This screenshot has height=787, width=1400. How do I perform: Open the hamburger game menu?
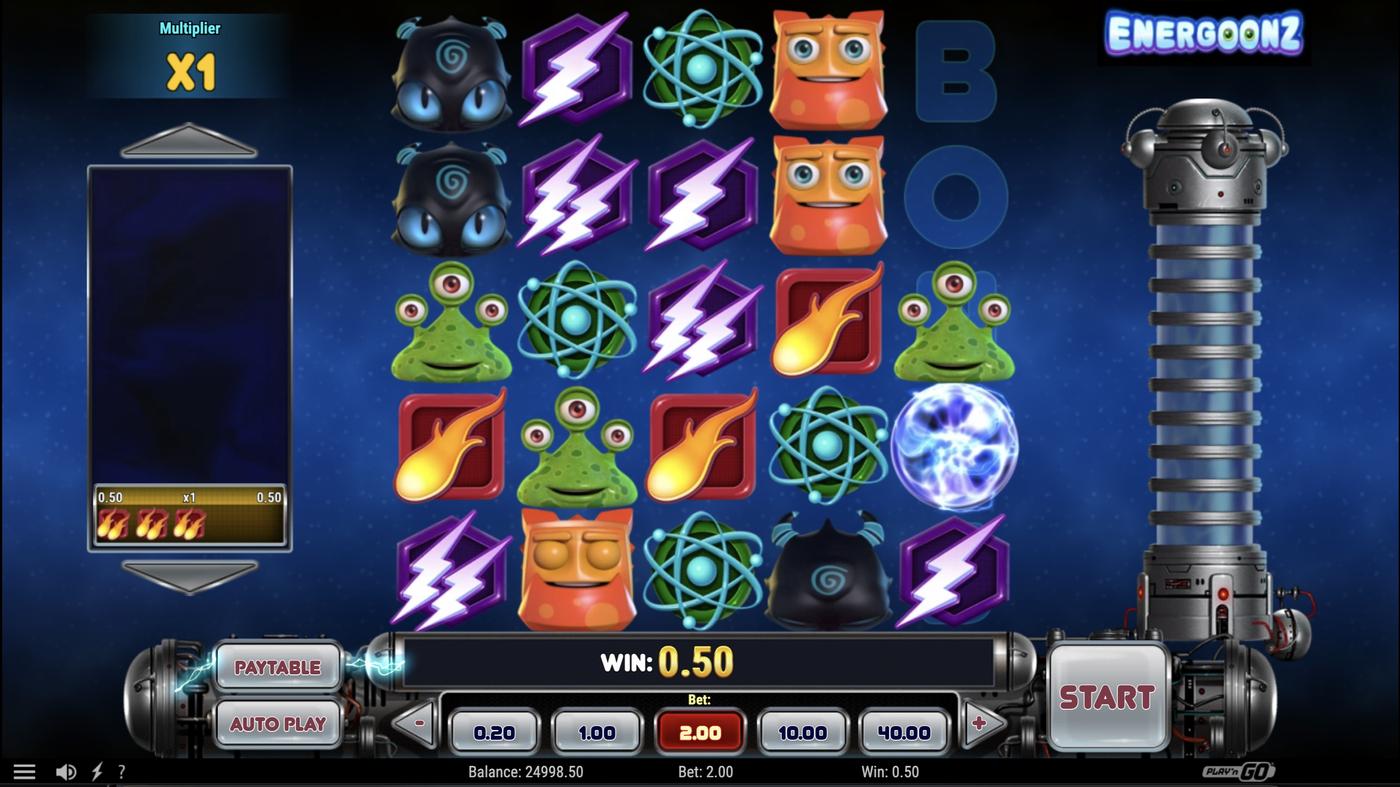tap(24, 770)
